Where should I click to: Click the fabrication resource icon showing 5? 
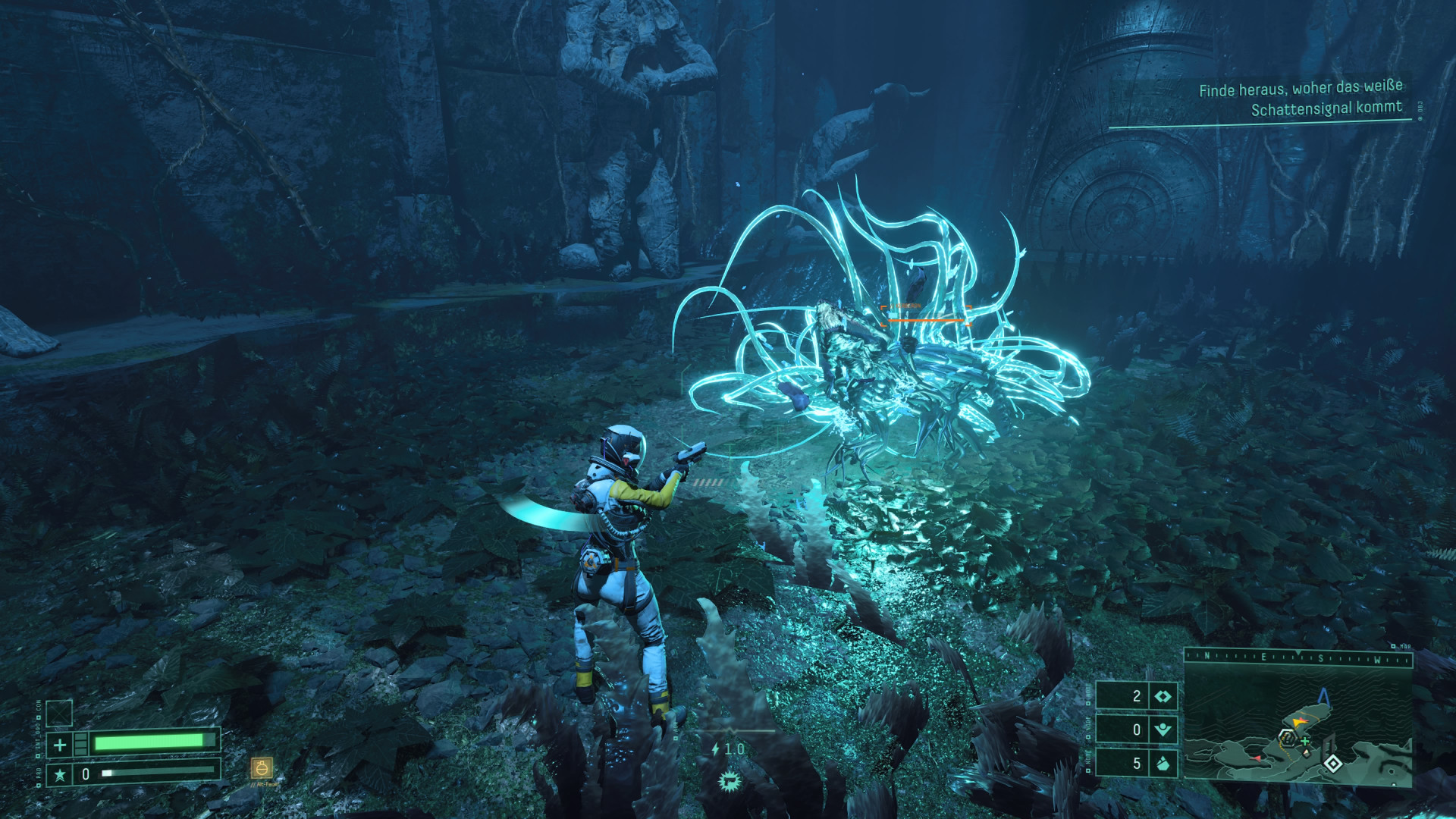[x=1163, y=764]
